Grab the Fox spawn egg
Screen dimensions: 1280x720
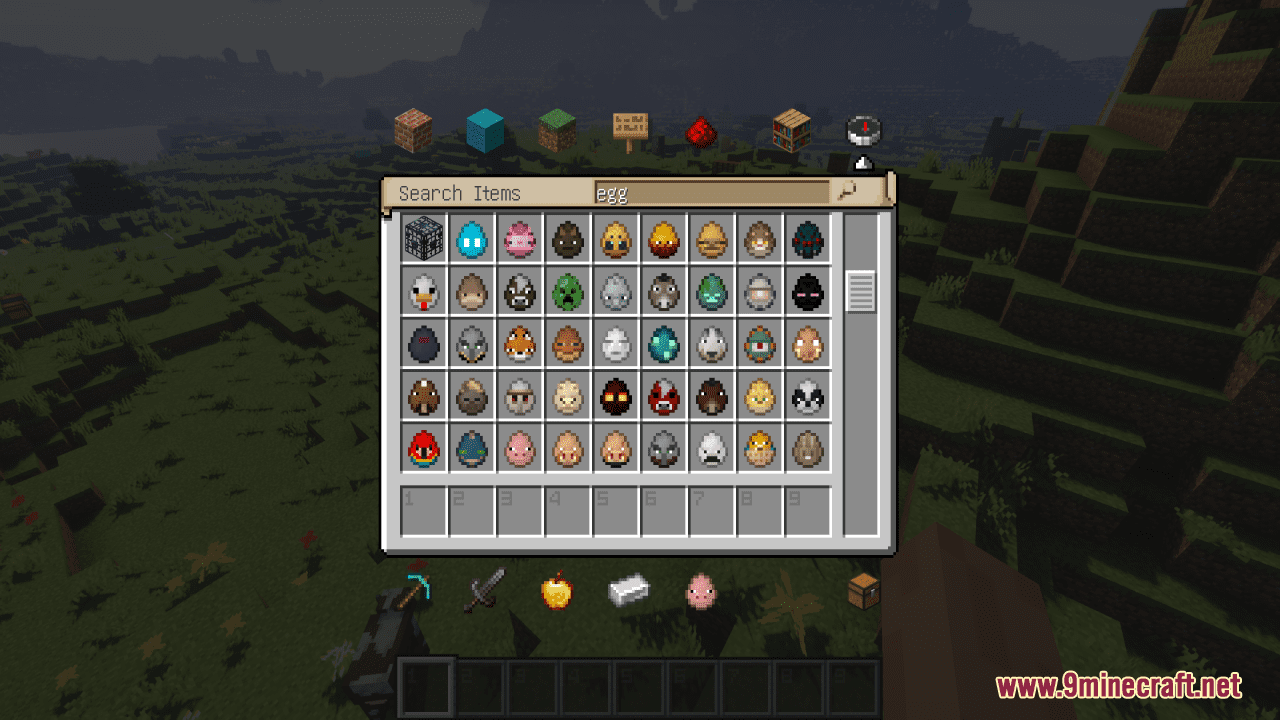520,344
